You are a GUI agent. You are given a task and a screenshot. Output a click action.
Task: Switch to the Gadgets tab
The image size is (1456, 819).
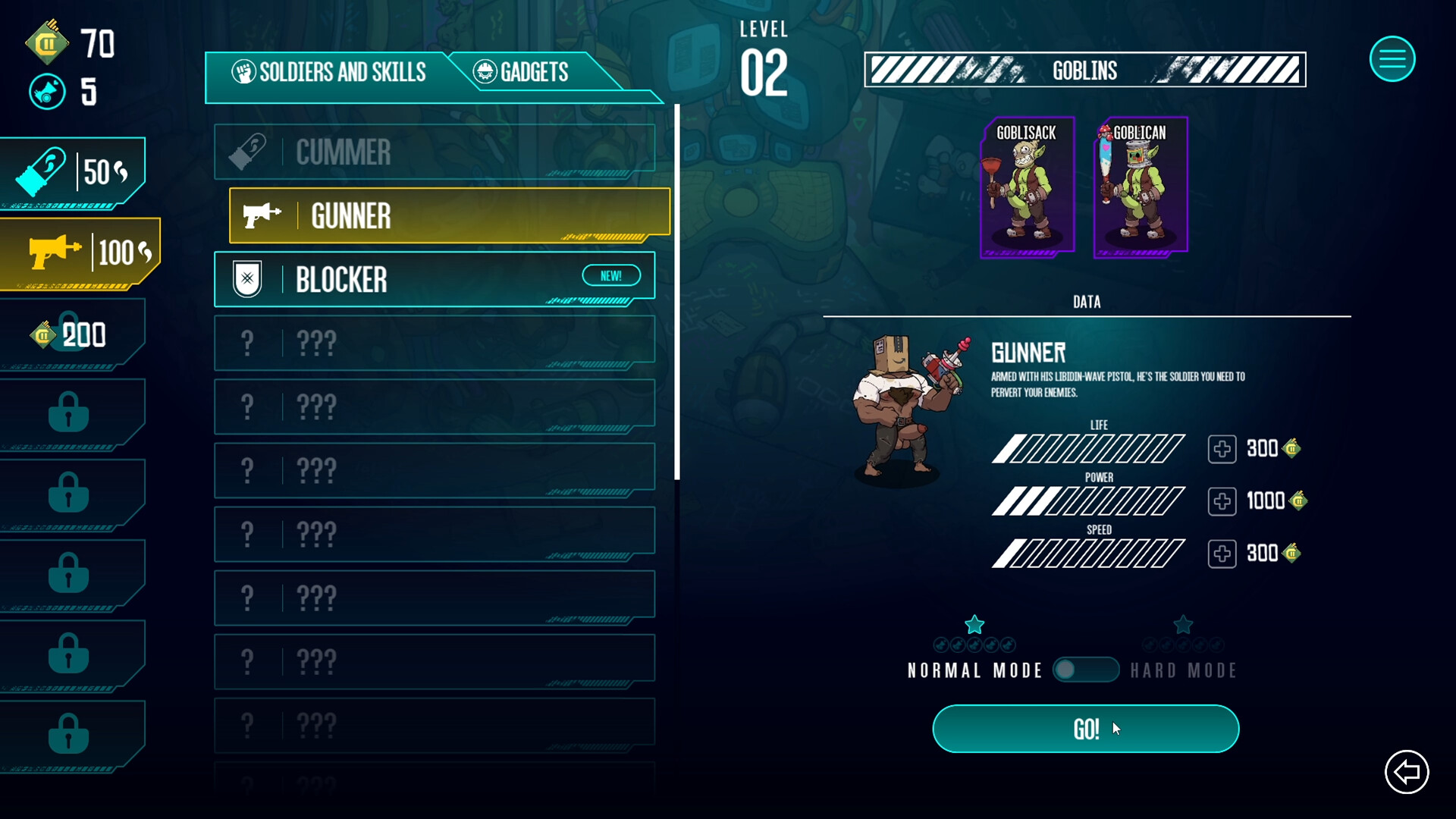(x=522, y=72)
